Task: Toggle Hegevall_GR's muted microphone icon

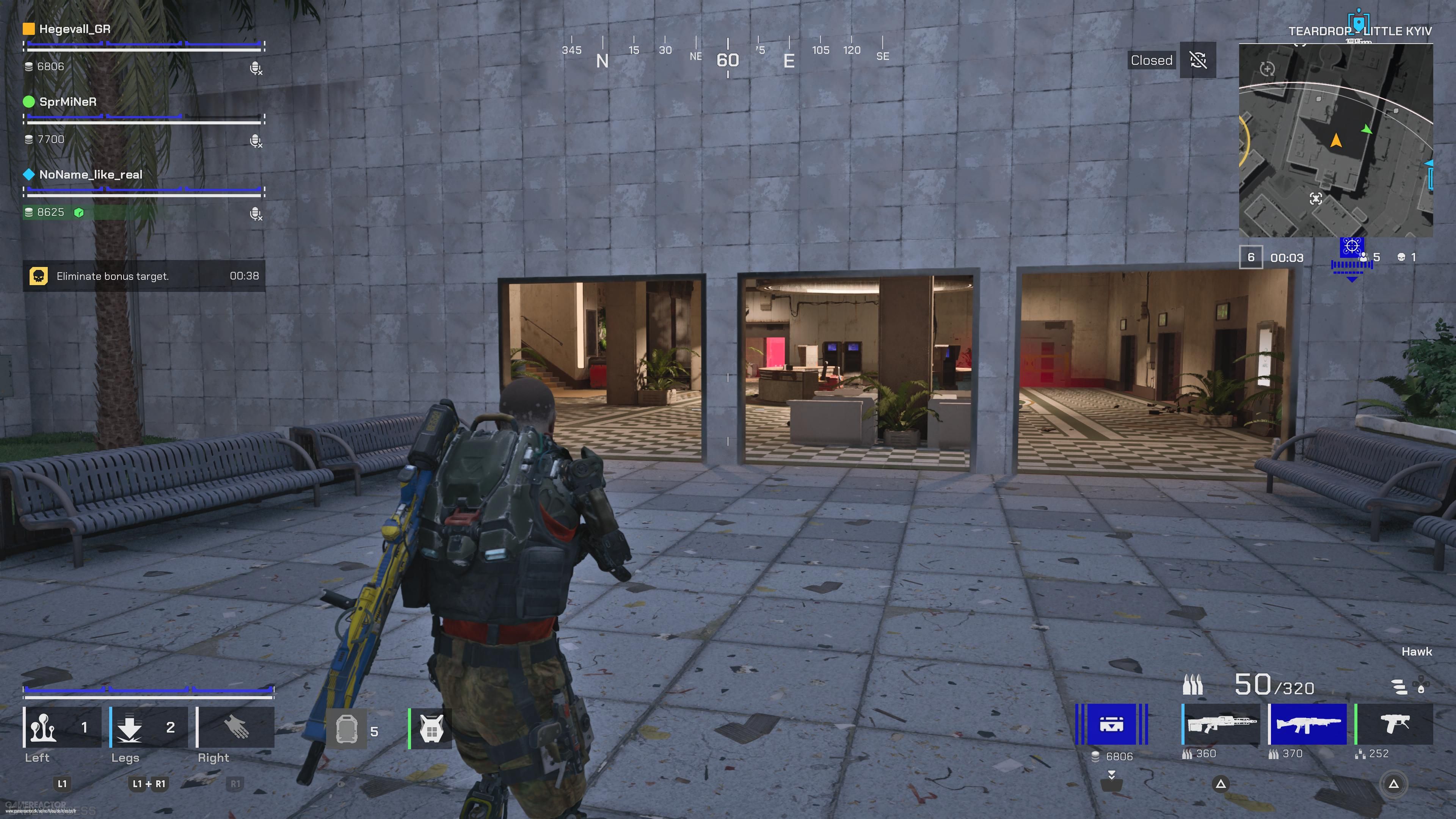Action: (x=256, y=68)
